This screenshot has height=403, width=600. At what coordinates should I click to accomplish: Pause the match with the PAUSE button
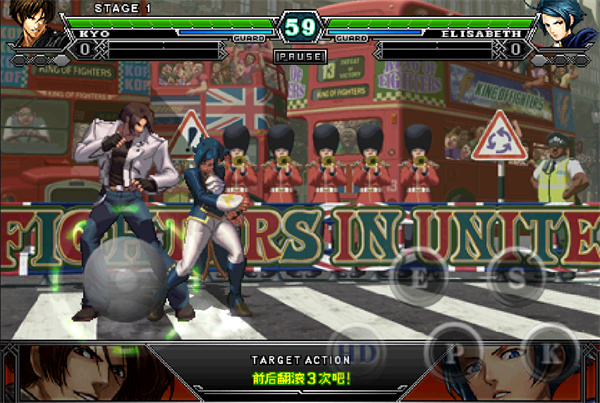pyautogui.click(x=300, y=57)
